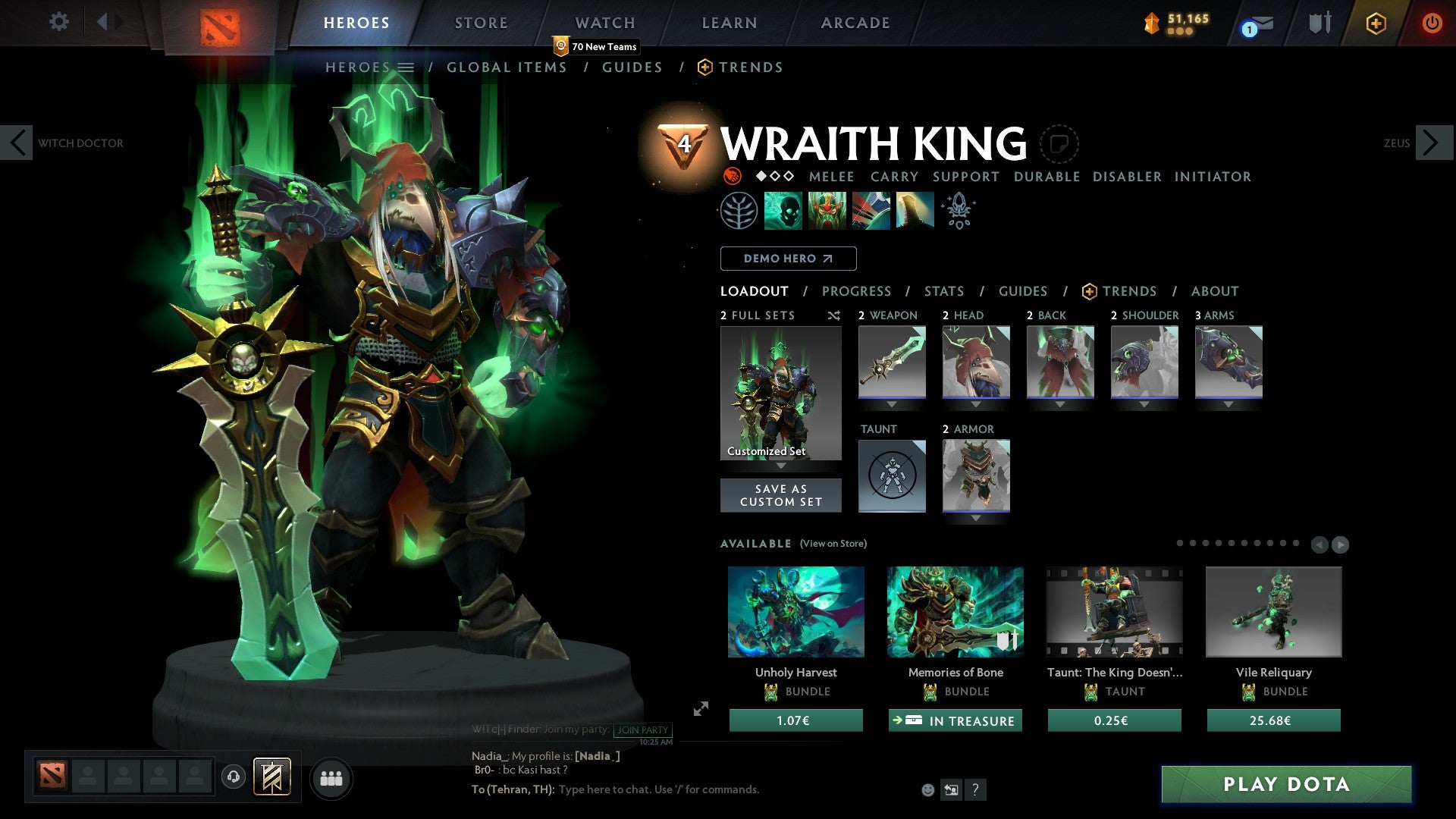Click the help question mark icon near chat
Image resolution: width=1456 pixels, height=819 pixels.
point(975,789)
